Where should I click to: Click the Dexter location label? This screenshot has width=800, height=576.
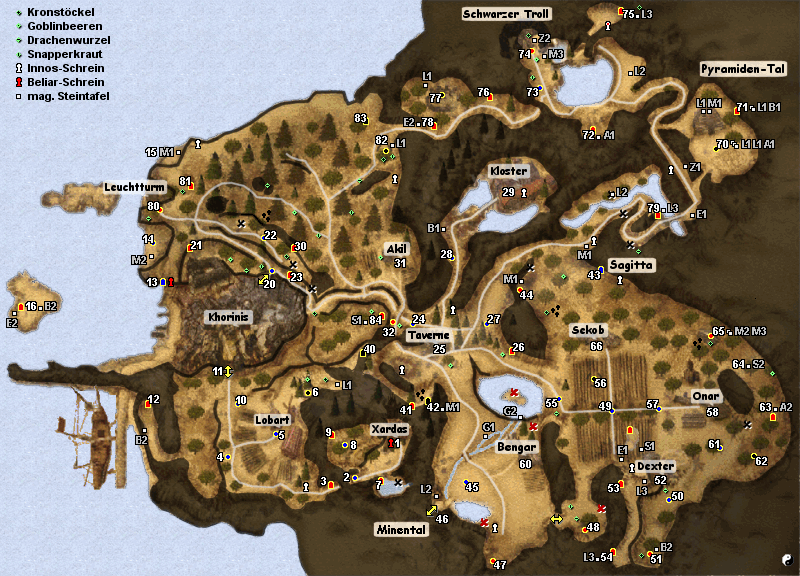coord(655,466)
